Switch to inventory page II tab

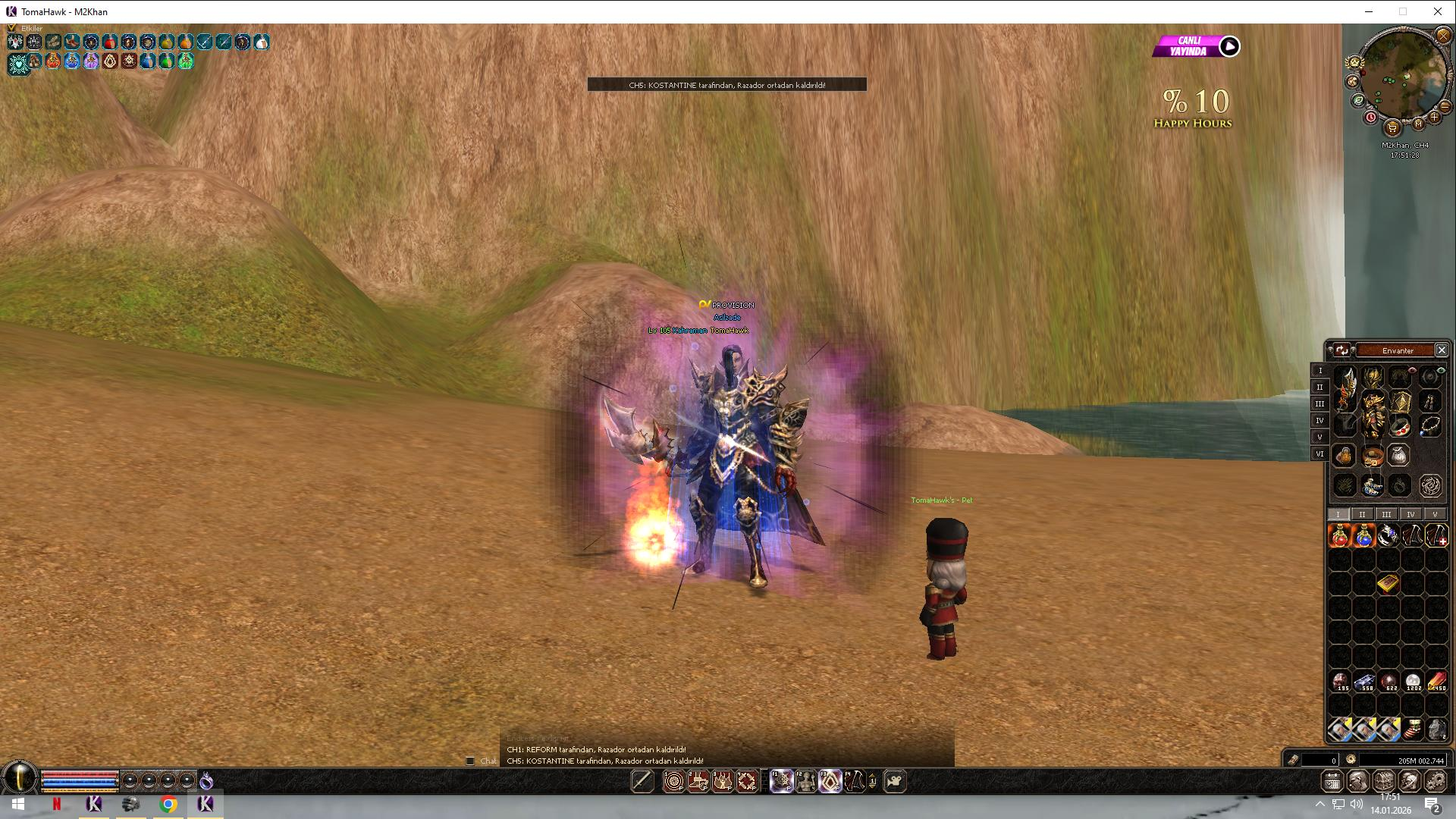coord(1362,514)
